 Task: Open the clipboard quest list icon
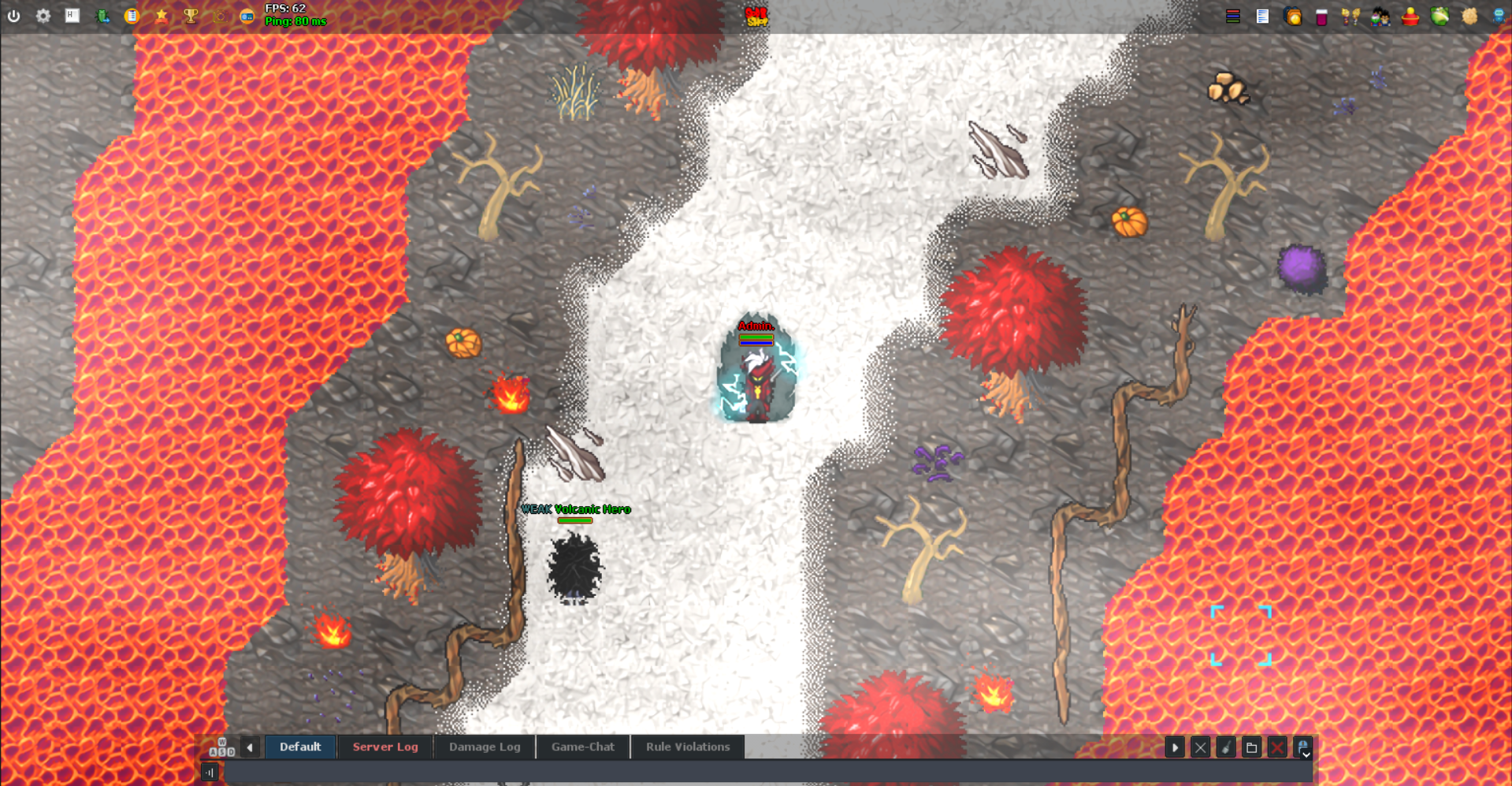click(x=132, y=16)
